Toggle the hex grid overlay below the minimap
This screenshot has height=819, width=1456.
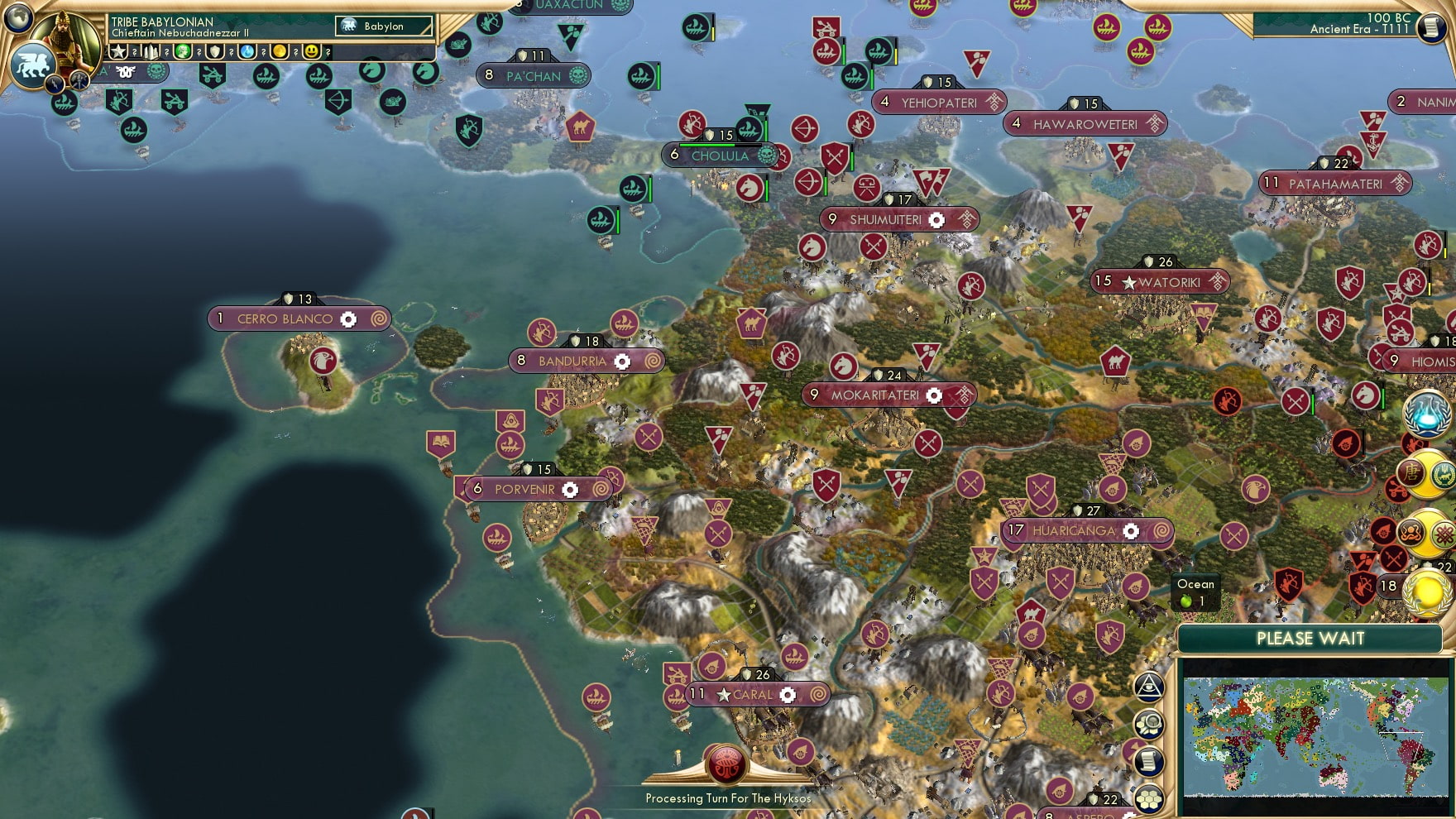[x=1148, y=797]
